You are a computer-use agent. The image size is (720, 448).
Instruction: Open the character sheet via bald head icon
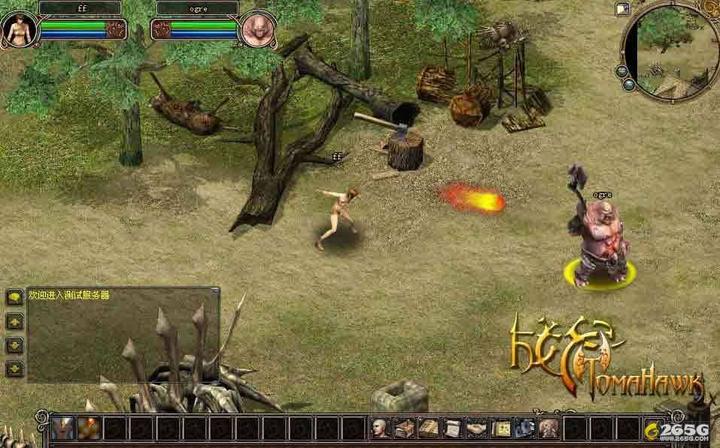click(x=381, y=429)
